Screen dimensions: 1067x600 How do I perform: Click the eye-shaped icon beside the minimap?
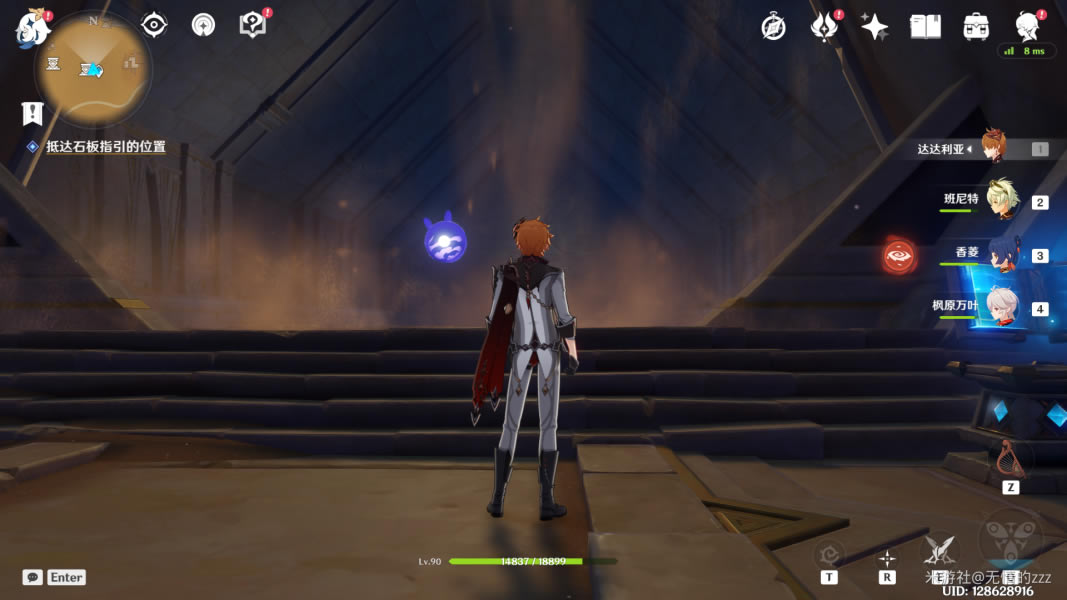[x=154, y=25]
